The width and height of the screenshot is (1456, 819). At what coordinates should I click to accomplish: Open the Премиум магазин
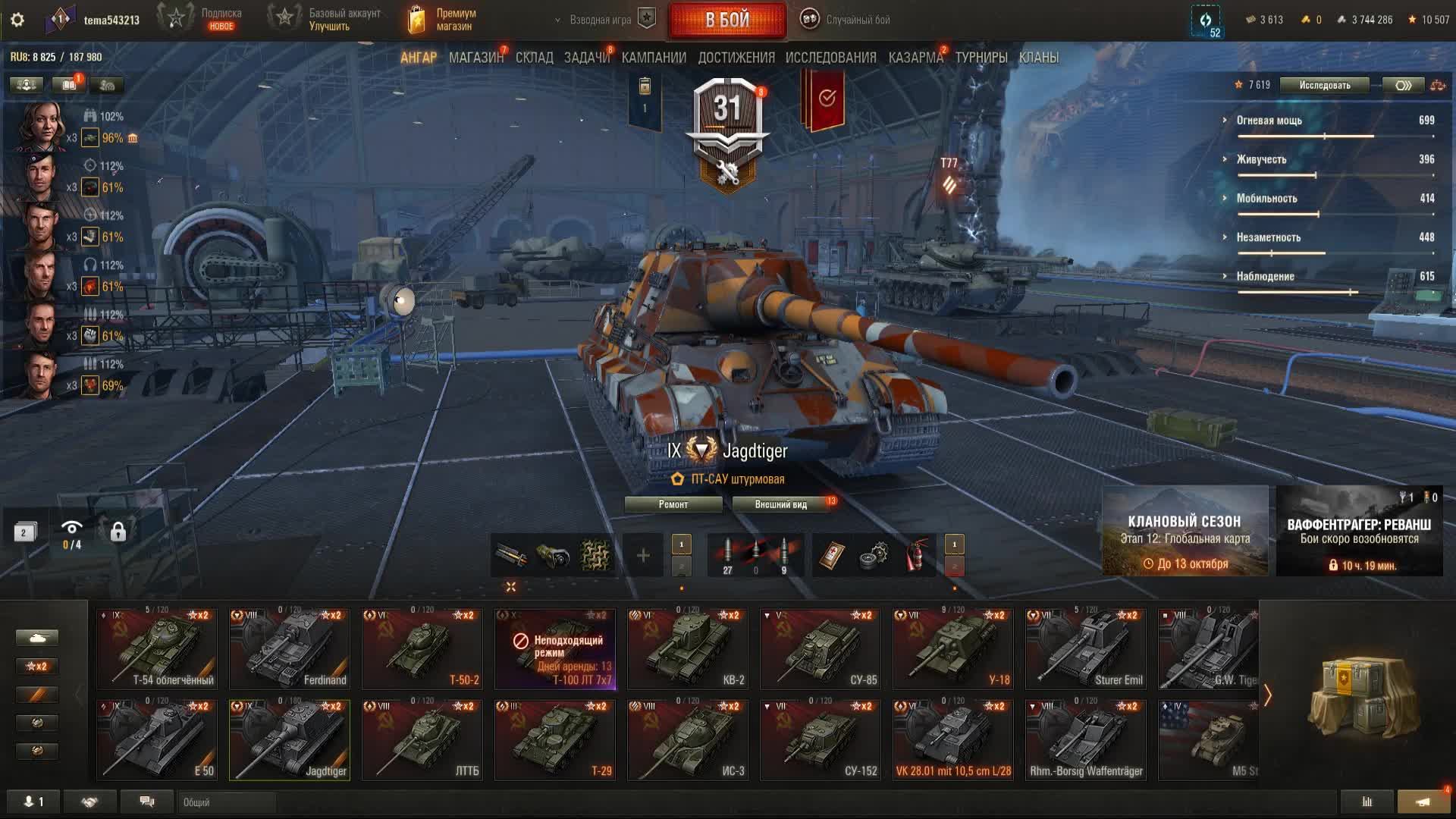(442, 20)
